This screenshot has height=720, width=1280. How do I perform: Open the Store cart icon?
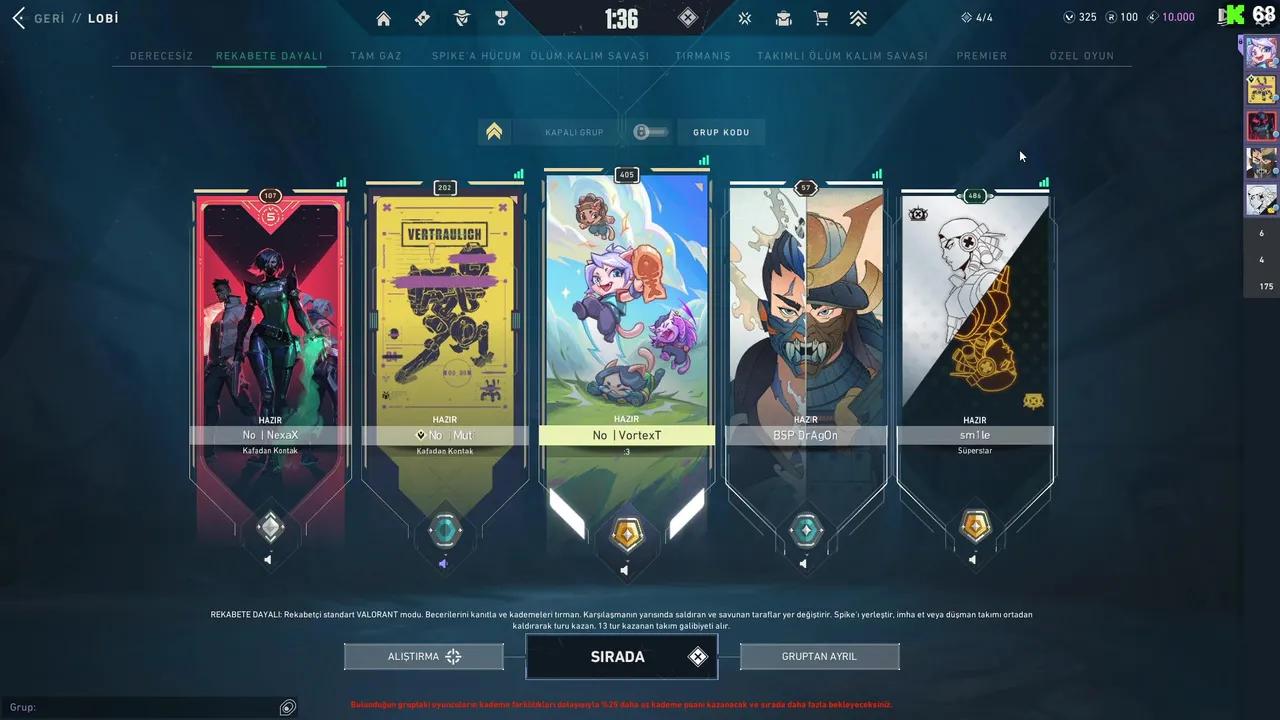821,17
